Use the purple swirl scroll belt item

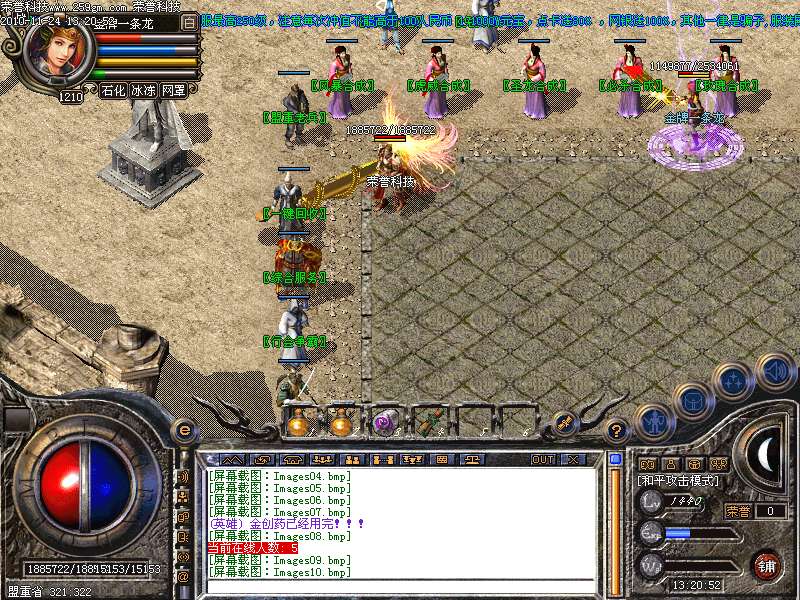(x=385, y=424)
